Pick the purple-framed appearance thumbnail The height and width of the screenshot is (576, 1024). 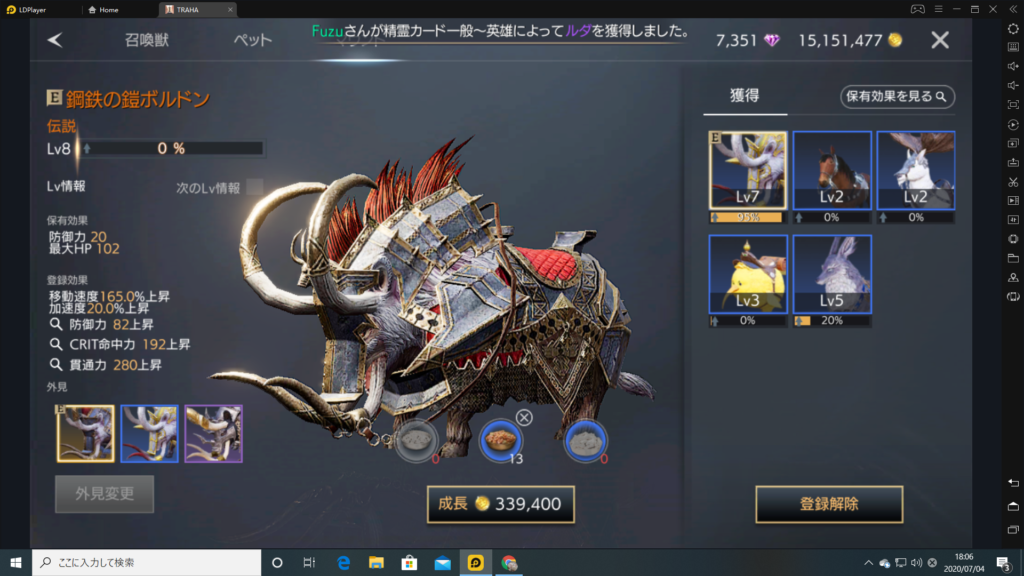click(213, 433)
